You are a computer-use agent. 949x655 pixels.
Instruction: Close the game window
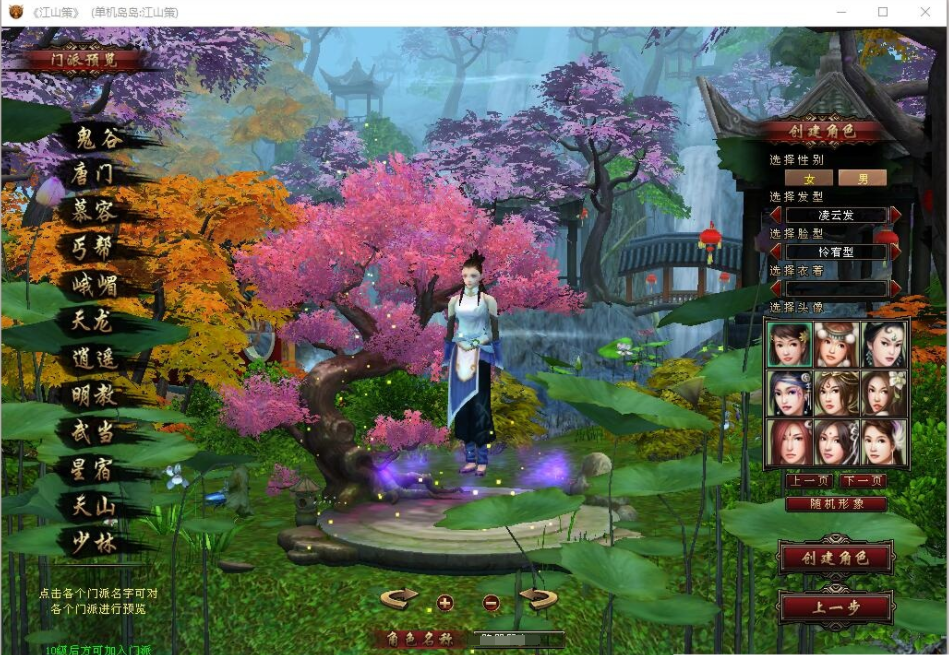(x=924, y=12)
